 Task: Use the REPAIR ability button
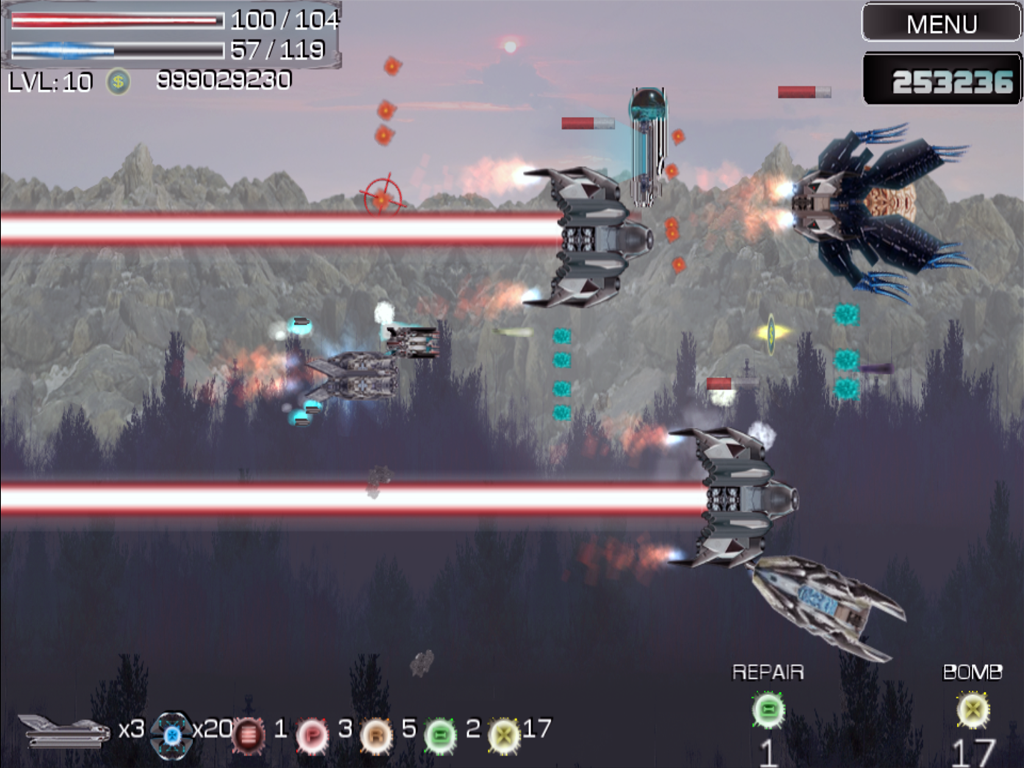click(x=768, y=711)
